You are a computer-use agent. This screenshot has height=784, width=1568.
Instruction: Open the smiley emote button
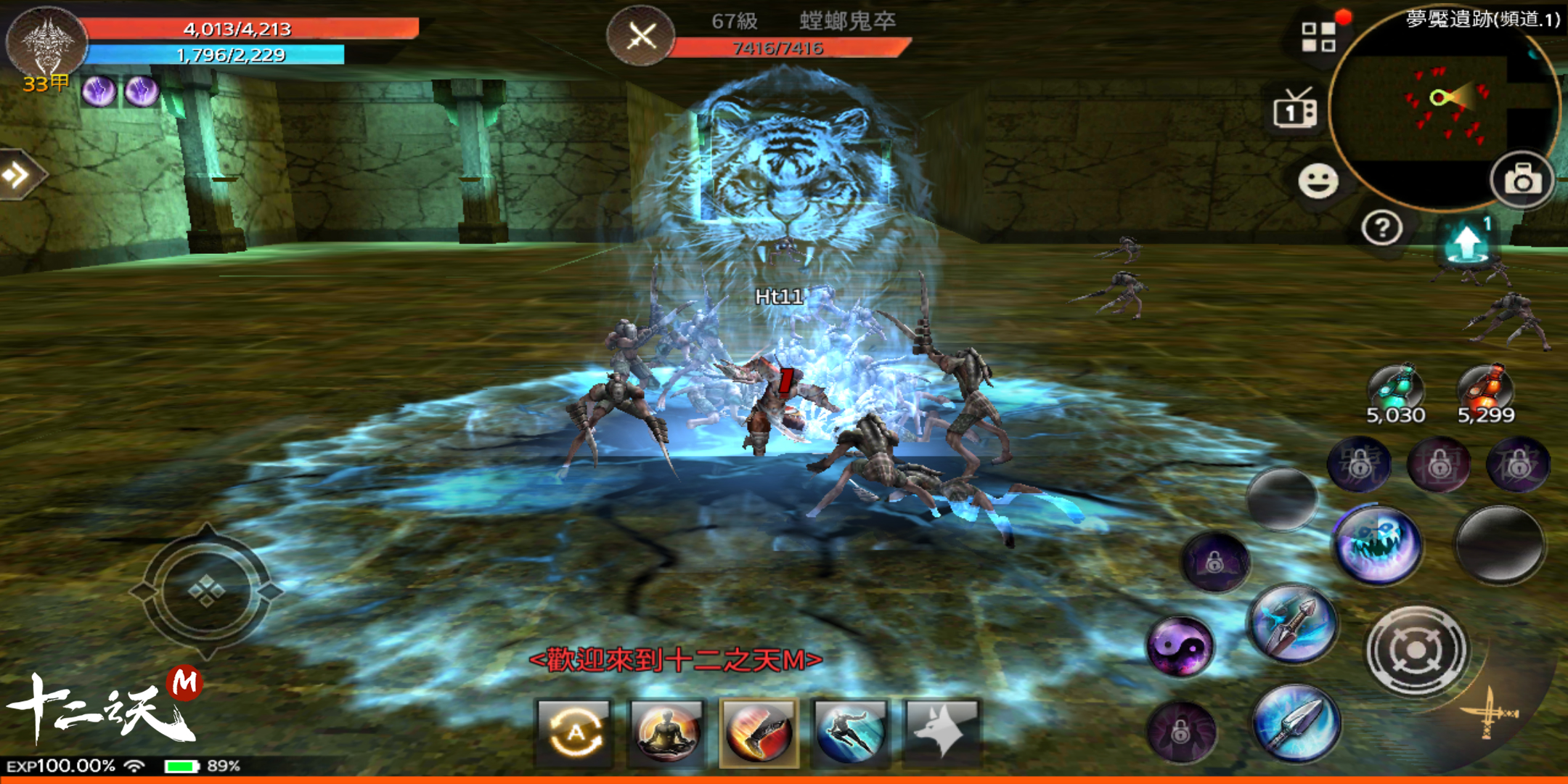click(x=1318, y=181)
